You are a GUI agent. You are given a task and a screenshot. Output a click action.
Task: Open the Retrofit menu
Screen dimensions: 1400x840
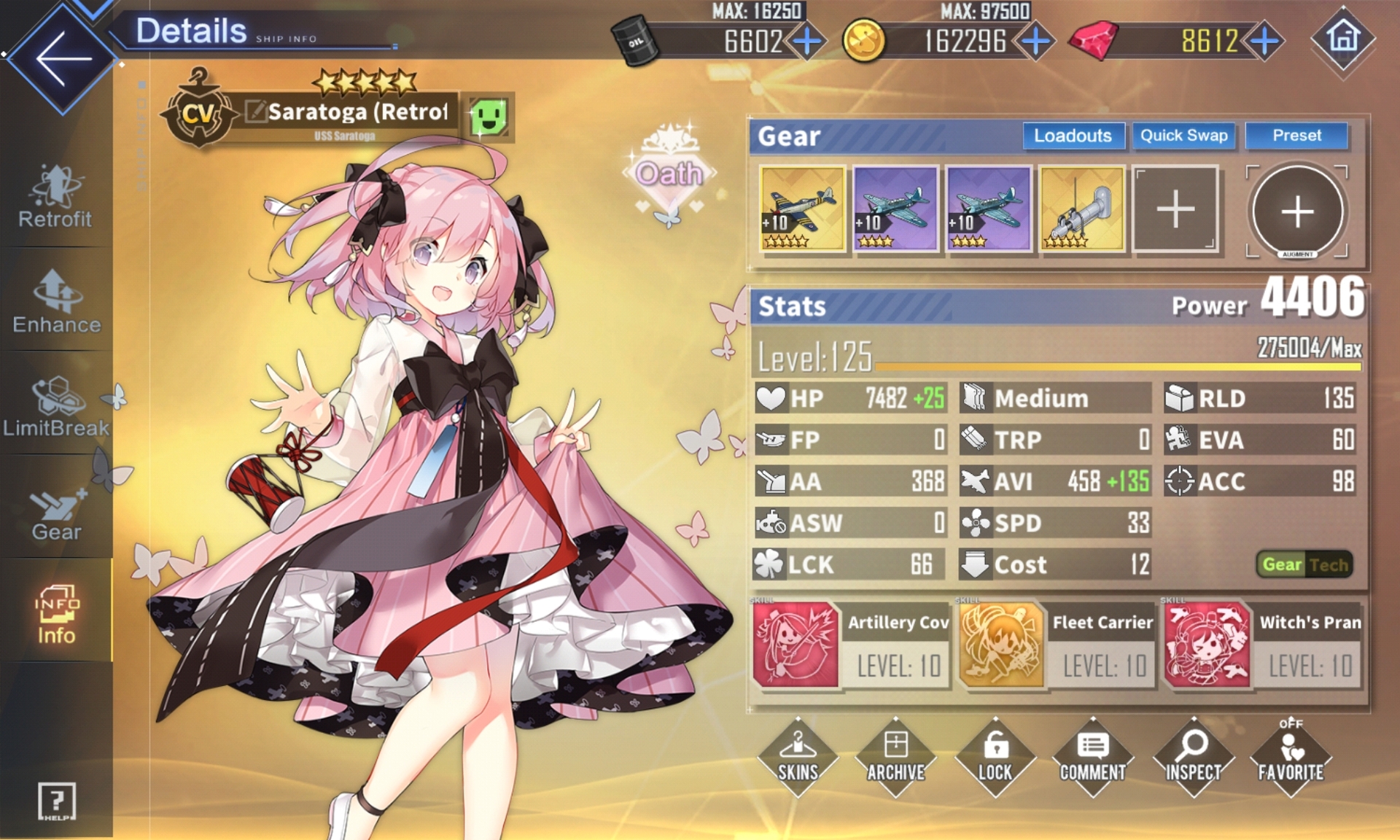[x=55, y=197]
